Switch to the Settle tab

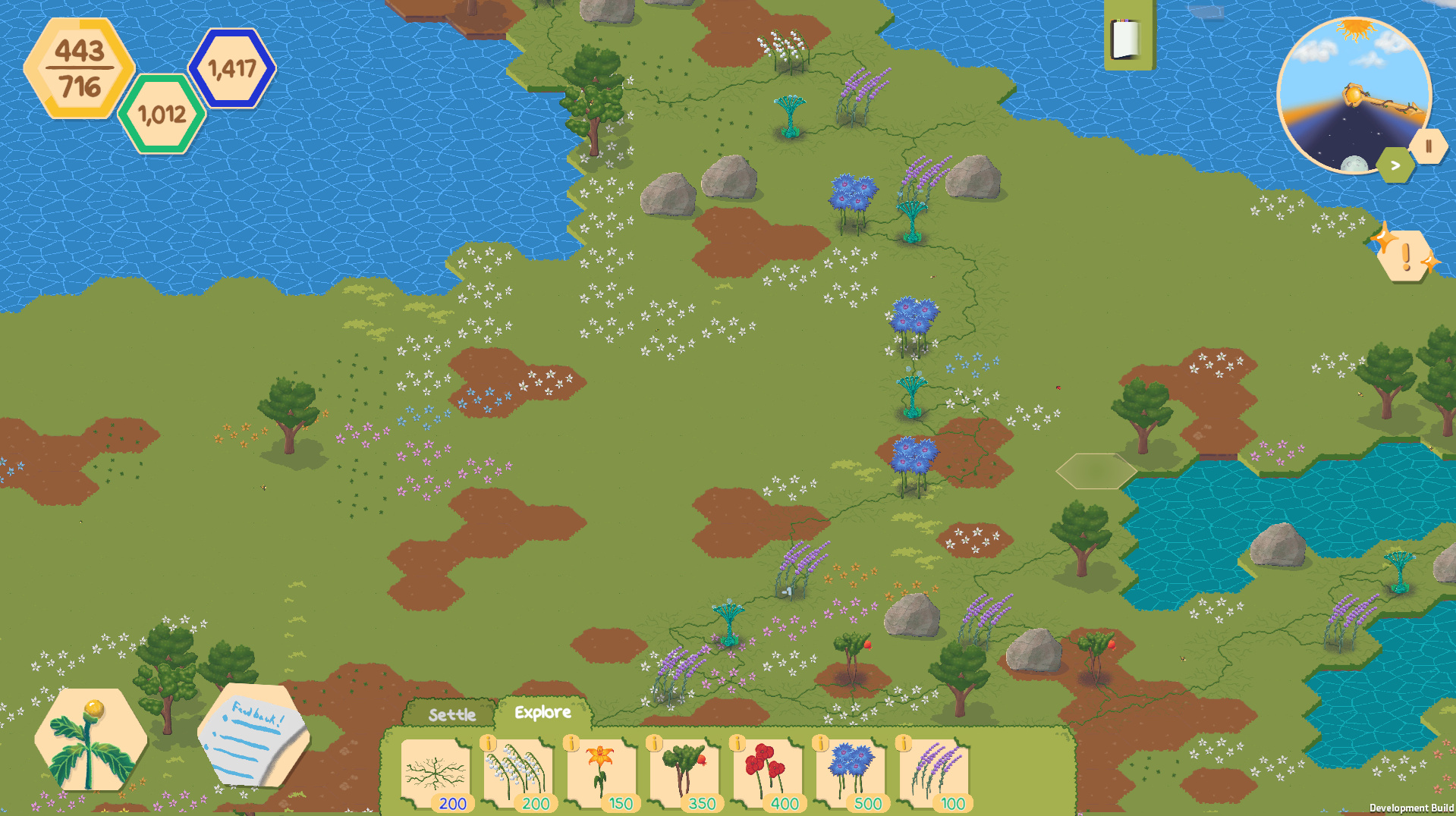pyautogui.click(x=451, y=714)
